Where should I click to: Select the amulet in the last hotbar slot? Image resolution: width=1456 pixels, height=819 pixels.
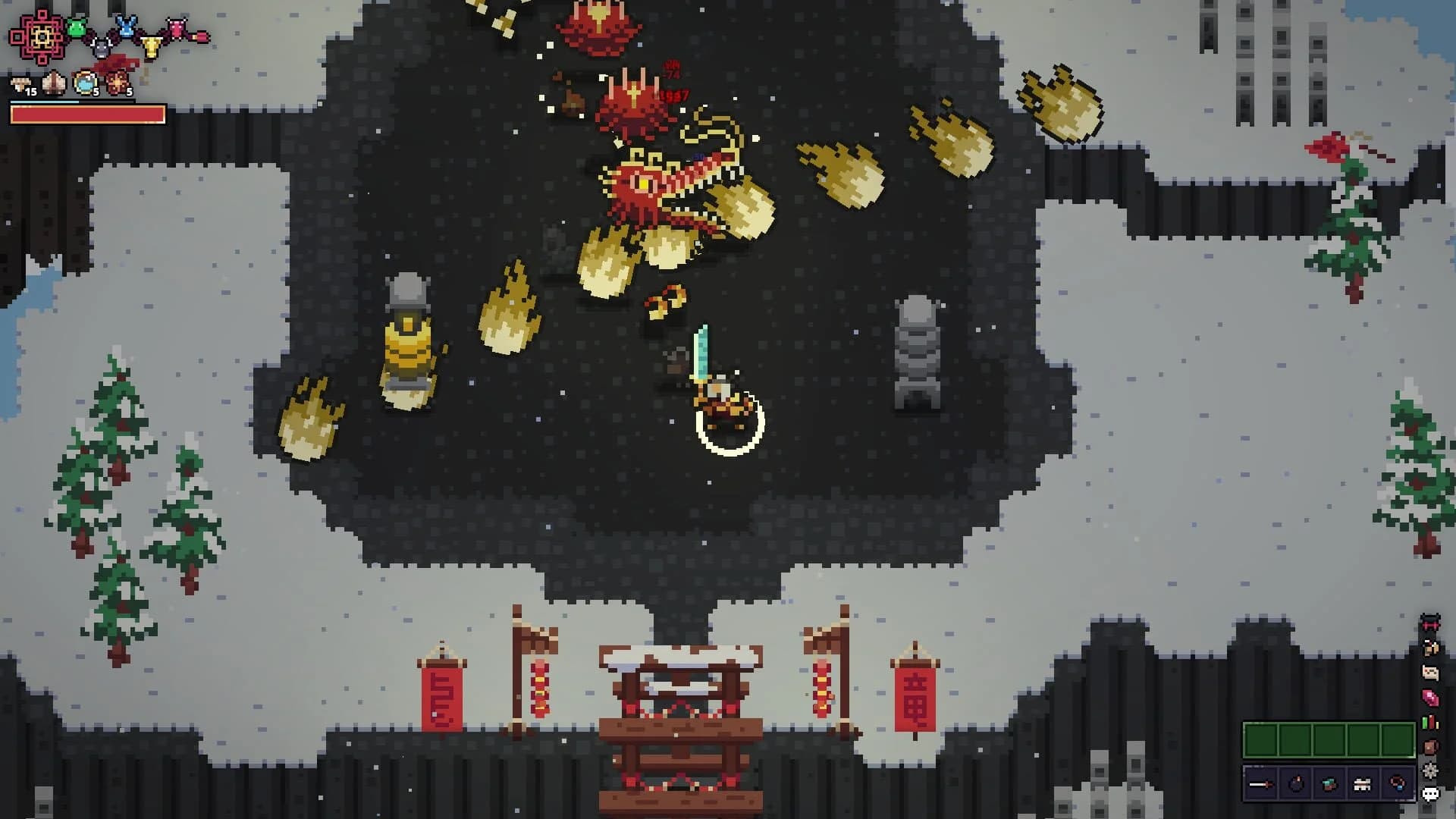[1398, 783]
